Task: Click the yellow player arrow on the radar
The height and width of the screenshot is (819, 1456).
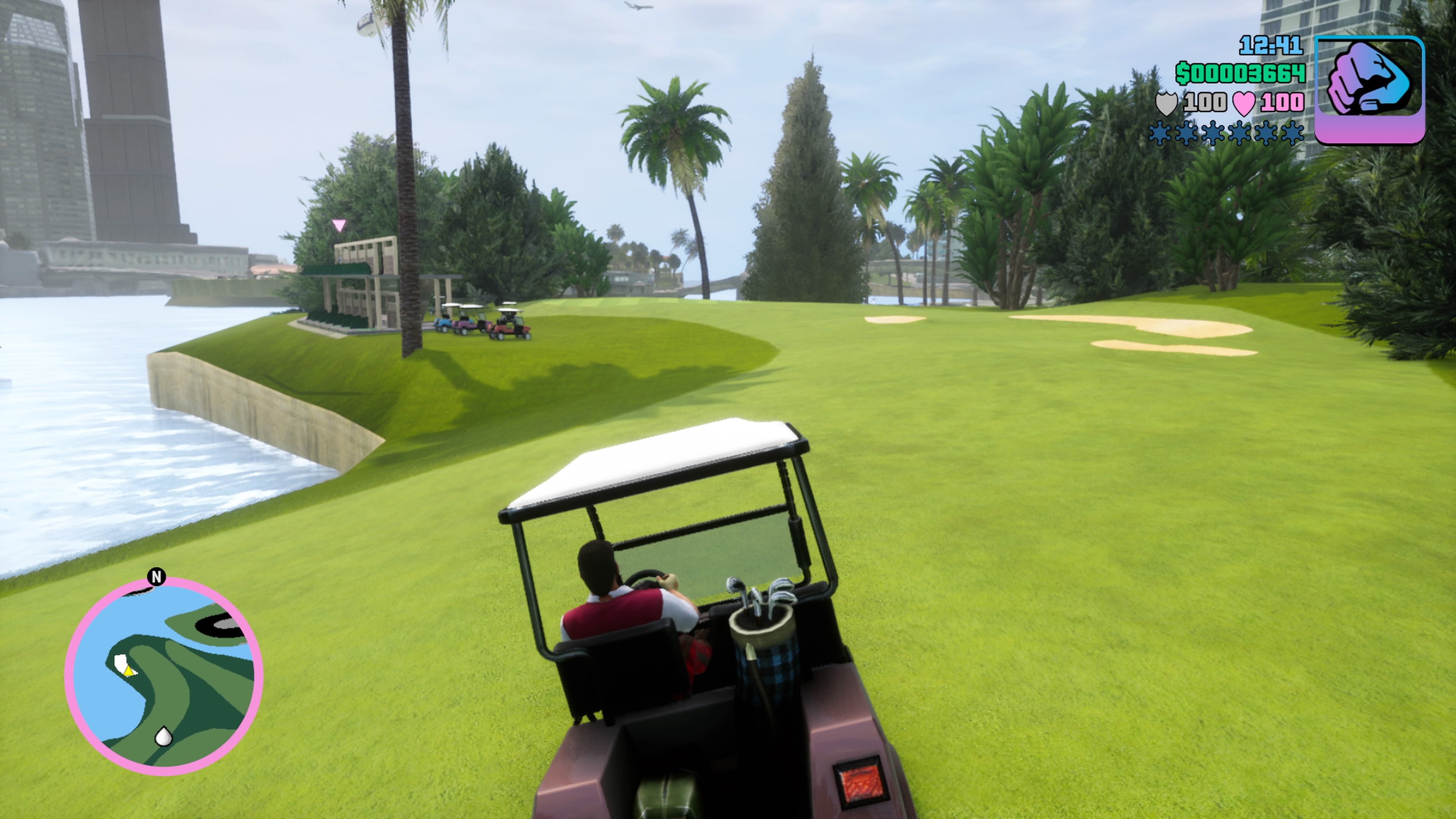Action: pos(129,672)
